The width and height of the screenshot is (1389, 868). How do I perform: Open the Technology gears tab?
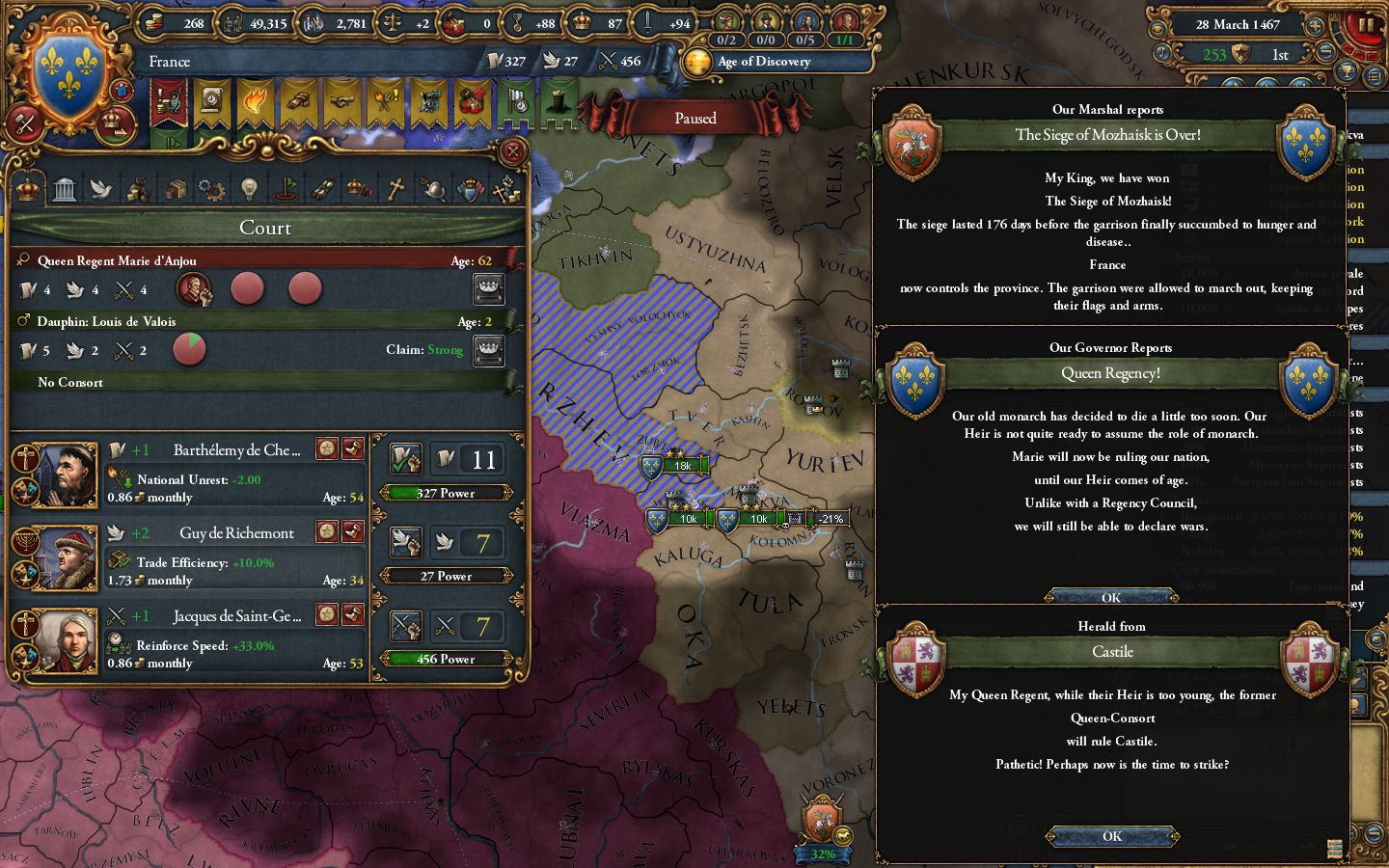(x=210, y=188)
